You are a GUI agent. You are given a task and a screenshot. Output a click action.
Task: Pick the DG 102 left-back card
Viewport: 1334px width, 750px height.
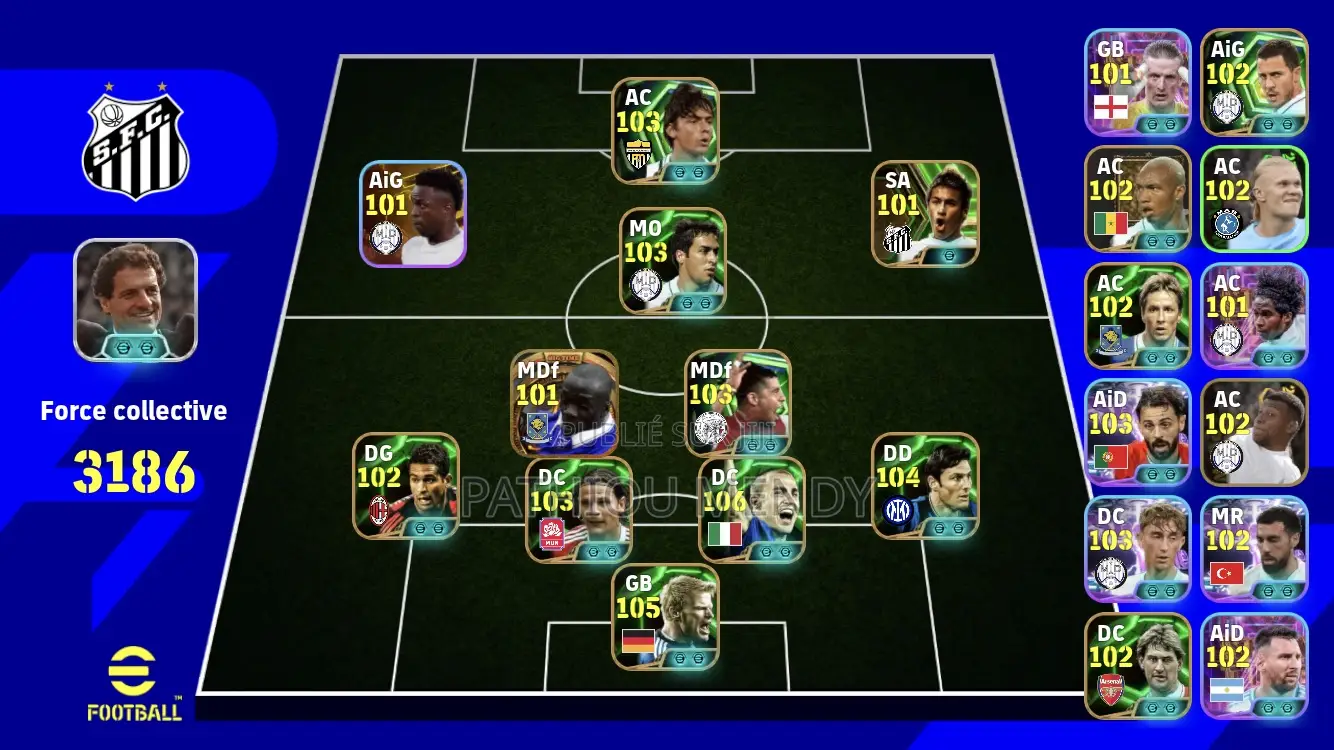[406, 486]
